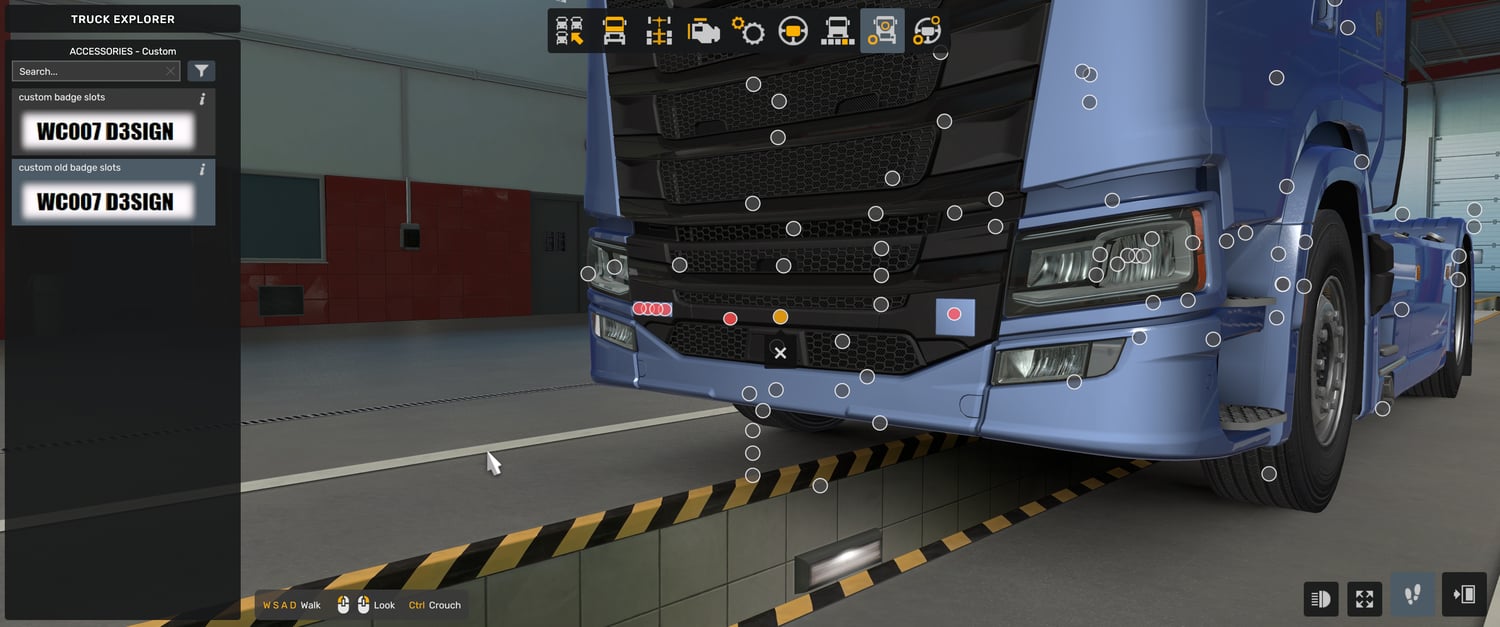1500x627 pixels.
Task: Select the yellow truck cabin category
Action: tap(614, 31)
